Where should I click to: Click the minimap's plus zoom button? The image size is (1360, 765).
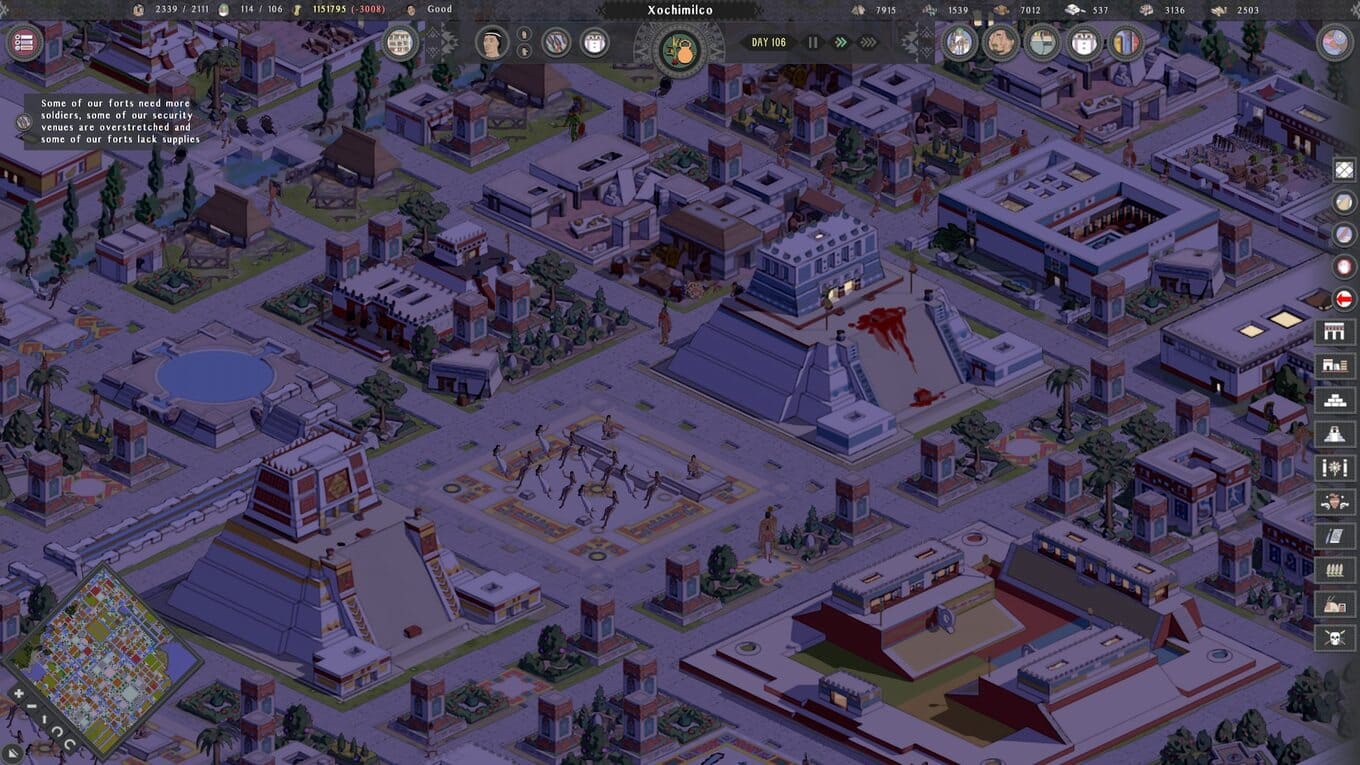[18, 693]
